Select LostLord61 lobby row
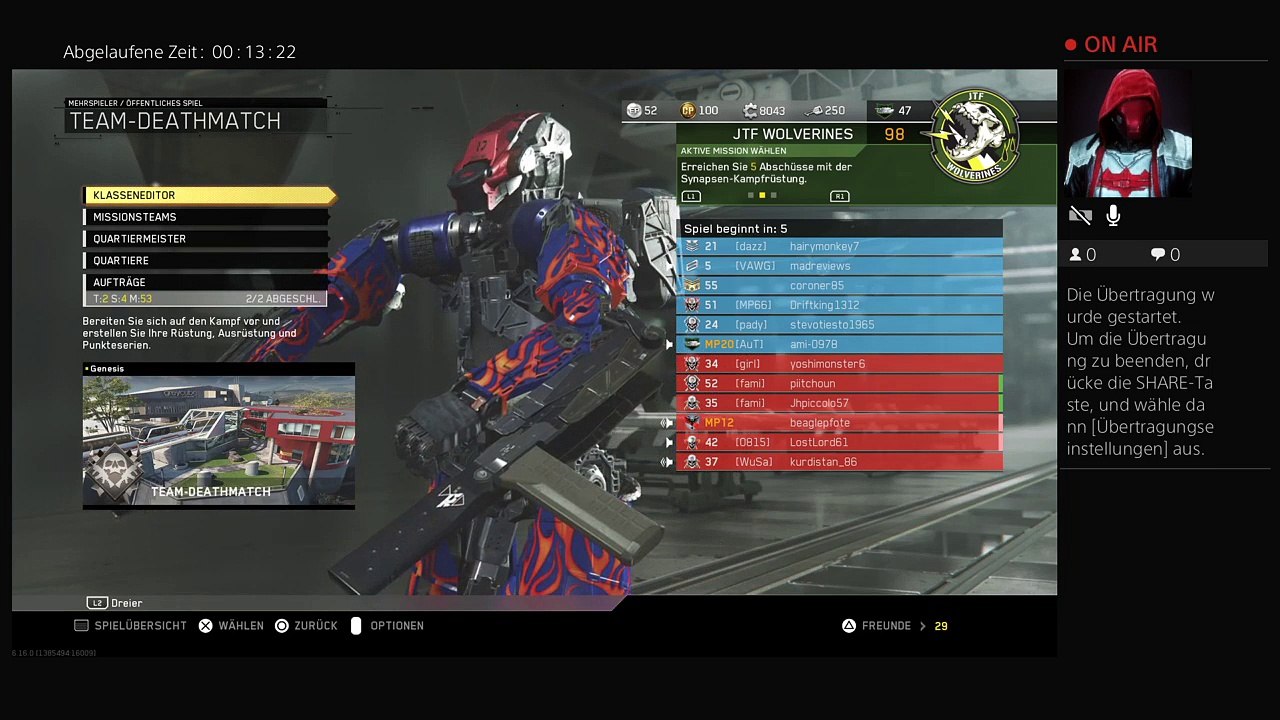 coord(840,442)
